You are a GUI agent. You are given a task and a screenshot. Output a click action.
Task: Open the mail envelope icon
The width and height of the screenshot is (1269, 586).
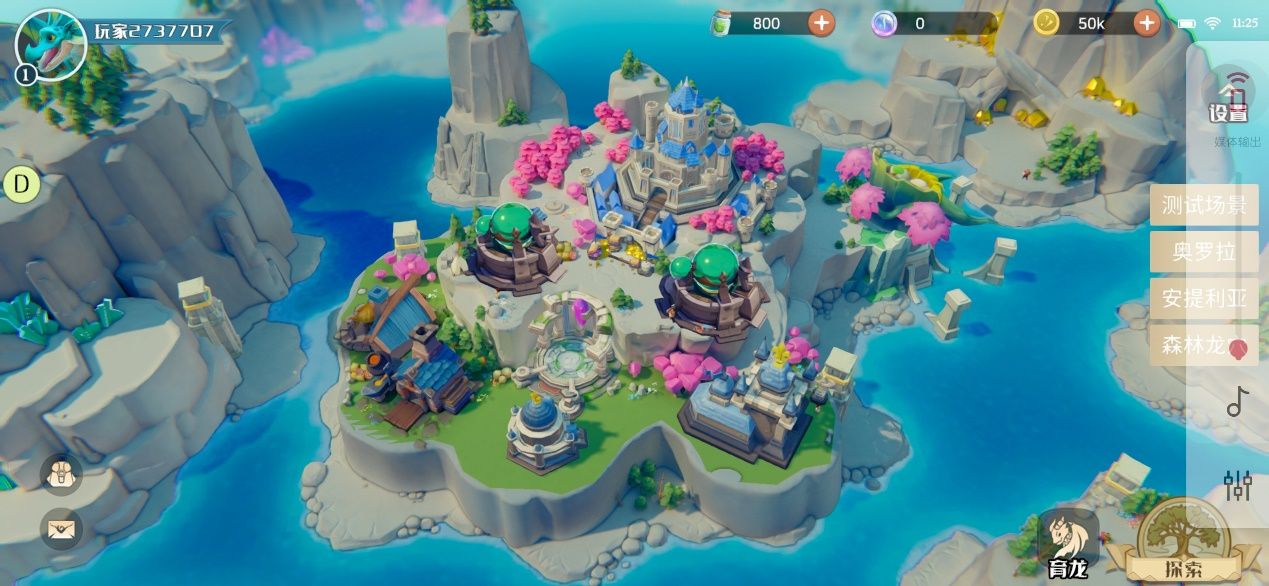pos(61,528)
